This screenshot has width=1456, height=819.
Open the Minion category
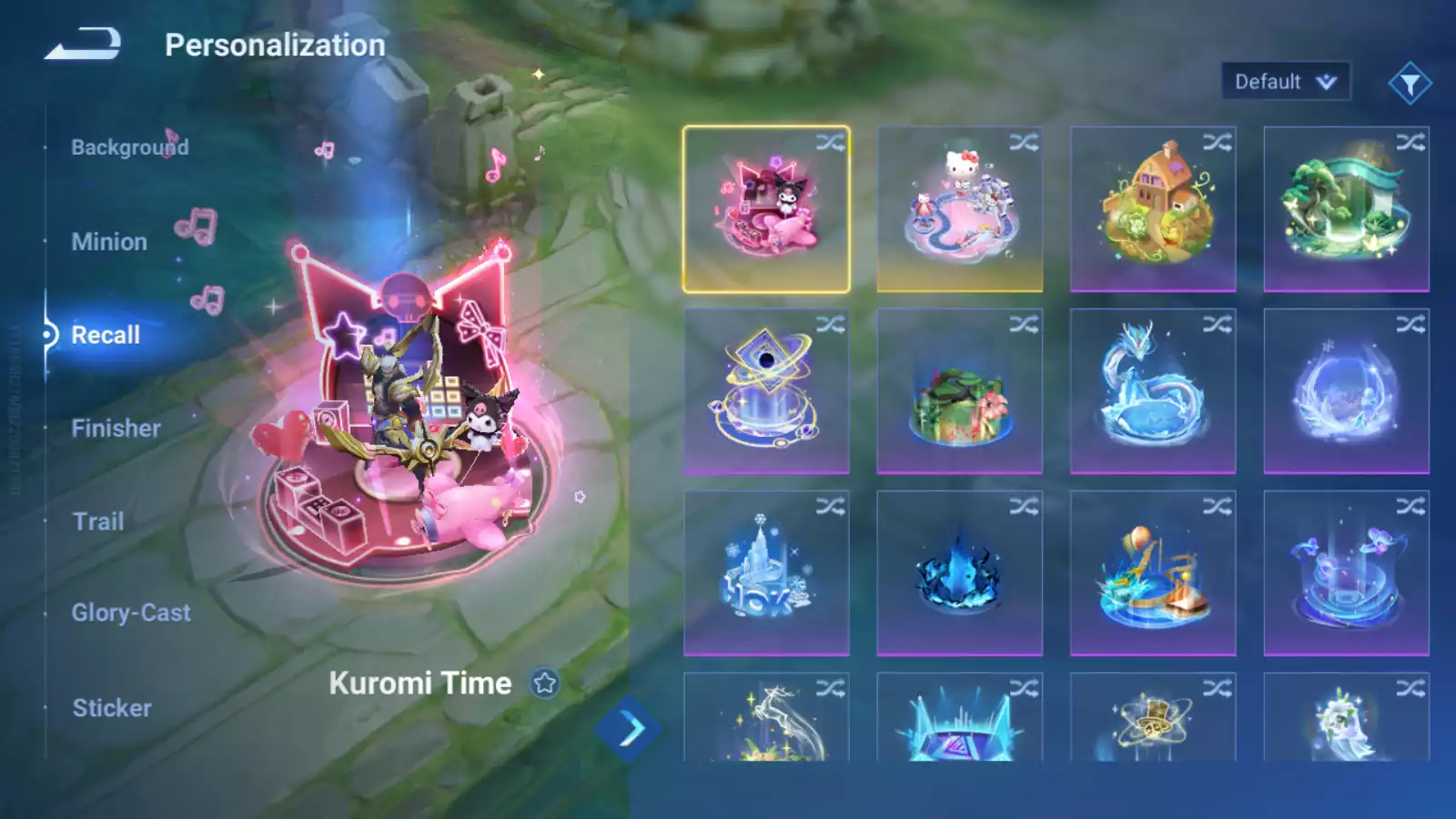coord(109,242)
